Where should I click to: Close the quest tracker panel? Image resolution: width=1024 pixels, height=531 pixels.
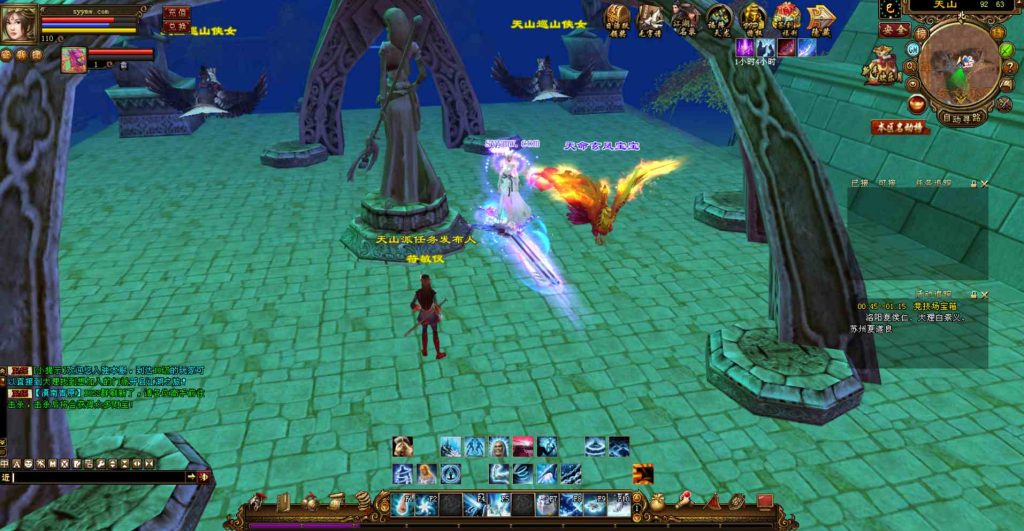point(984,184)
